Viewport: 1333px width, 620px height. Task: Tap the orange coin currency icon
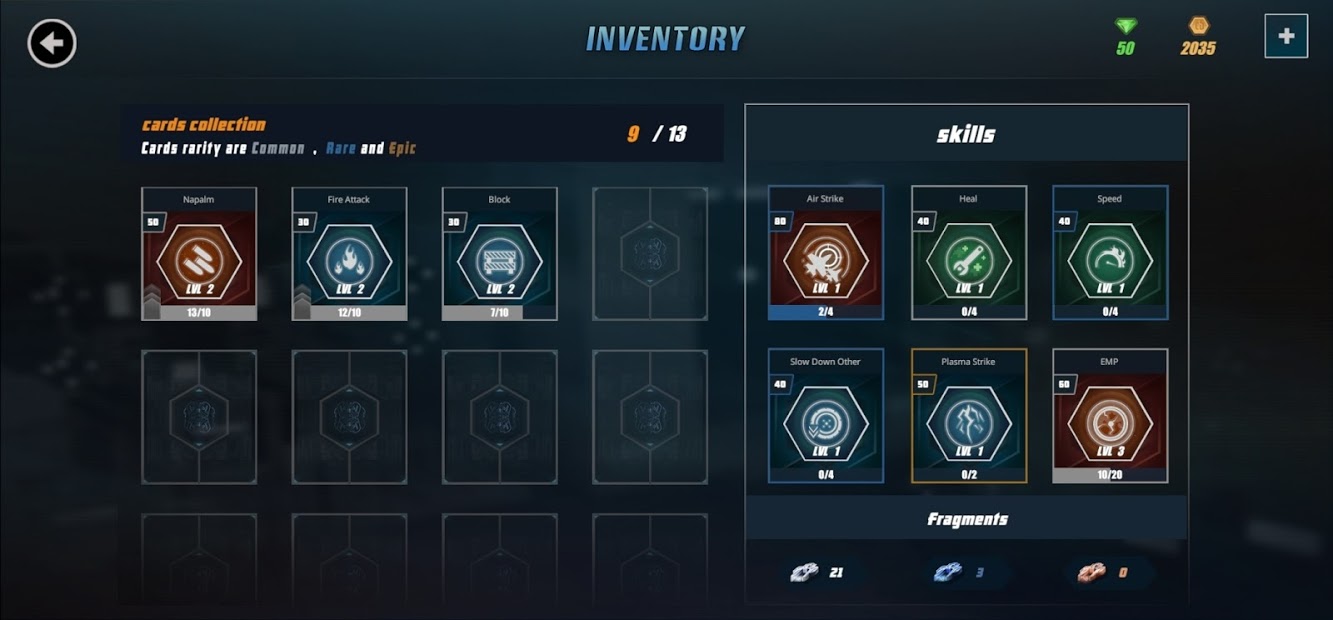[1198, 26]
